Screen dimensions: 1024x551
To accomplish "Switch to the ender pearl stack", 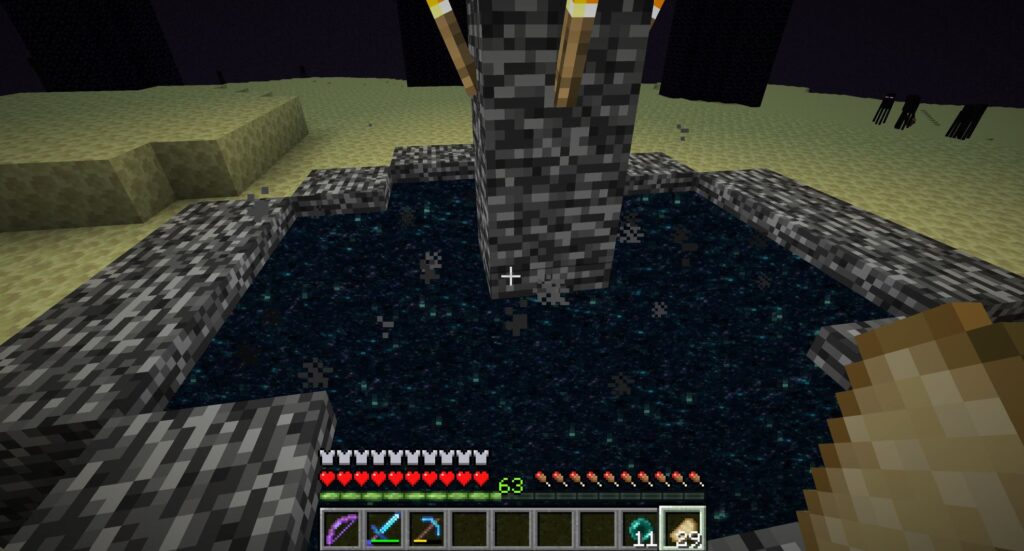I will [x=641, y=528].
